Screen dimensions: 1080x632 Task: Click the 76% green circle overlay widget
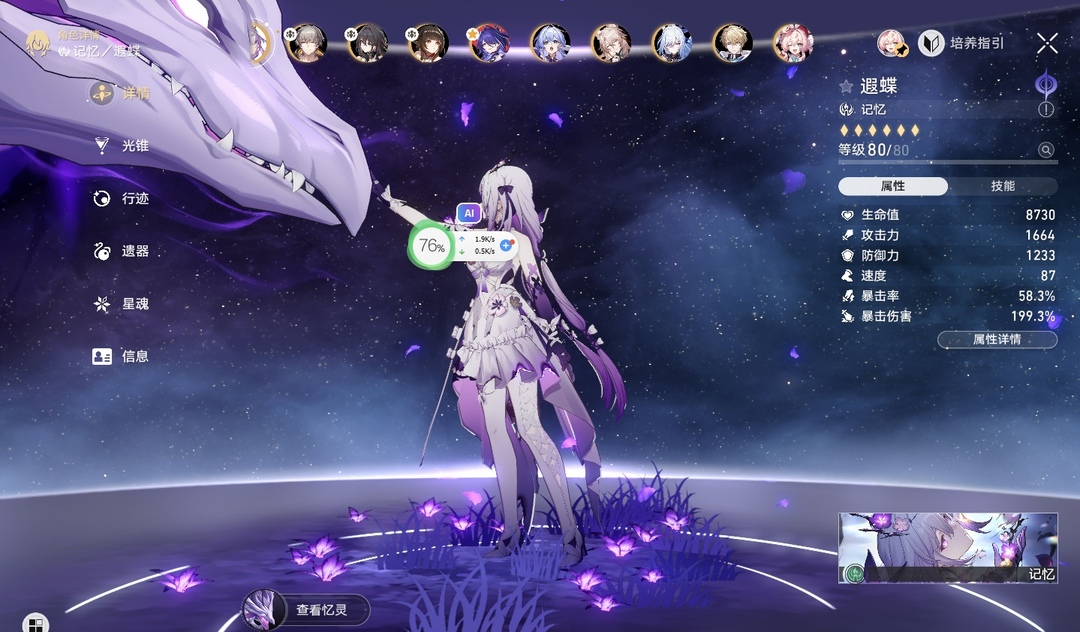pos(431,246)
